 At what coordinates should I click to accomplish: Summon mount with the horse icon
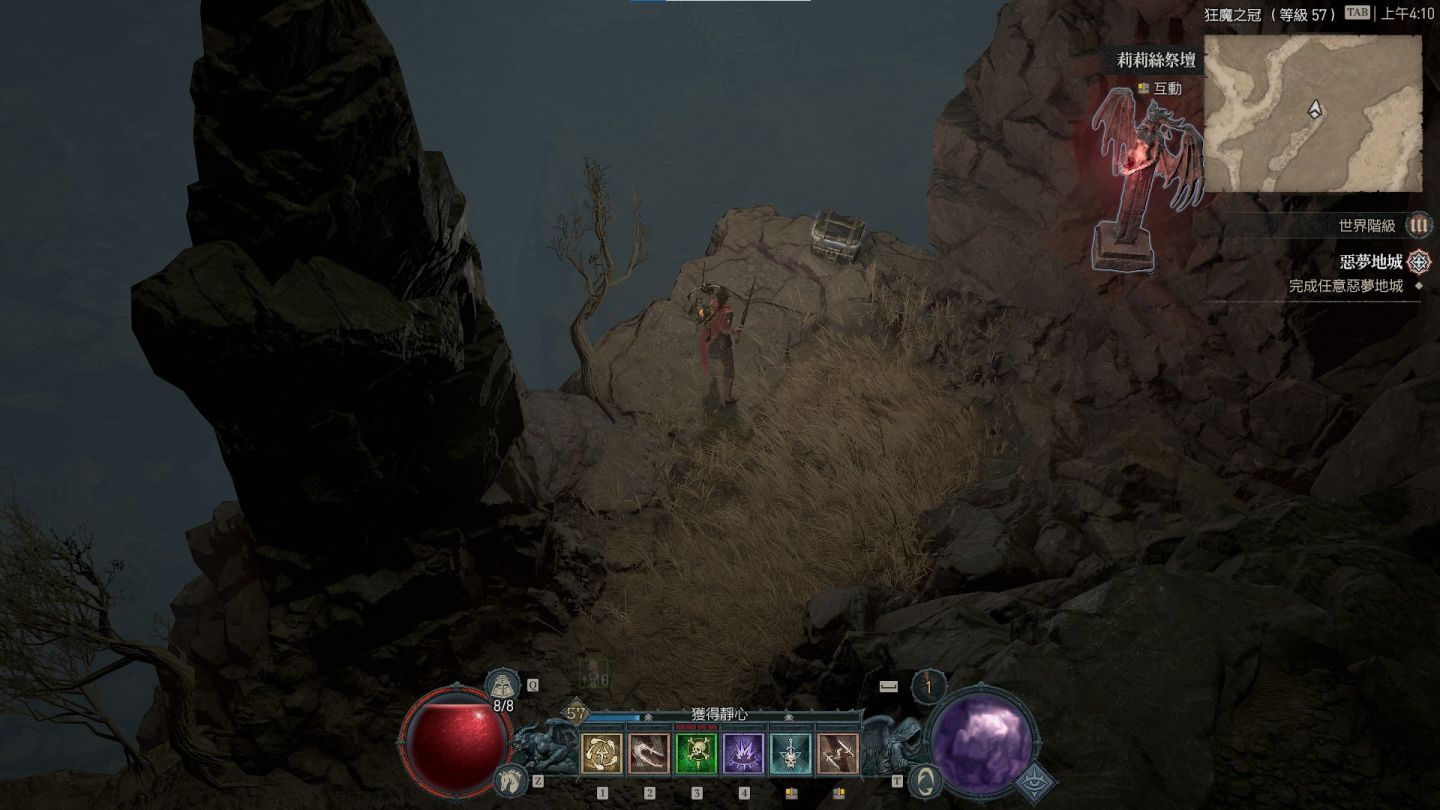511,779
